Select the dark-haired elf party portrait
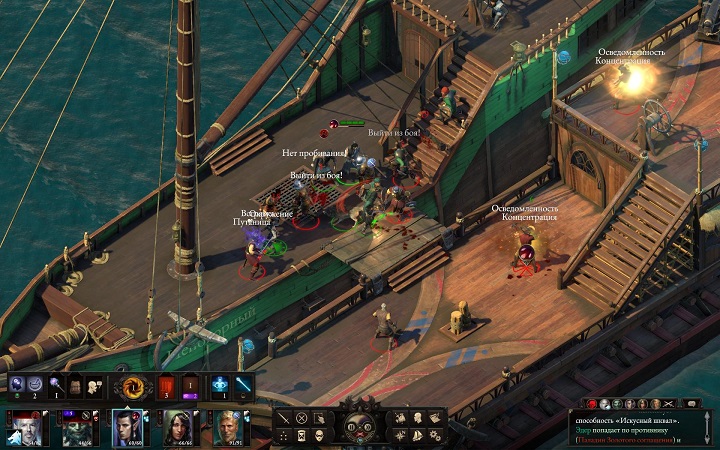Screen dimensions: 720x450 click(128, 427)
